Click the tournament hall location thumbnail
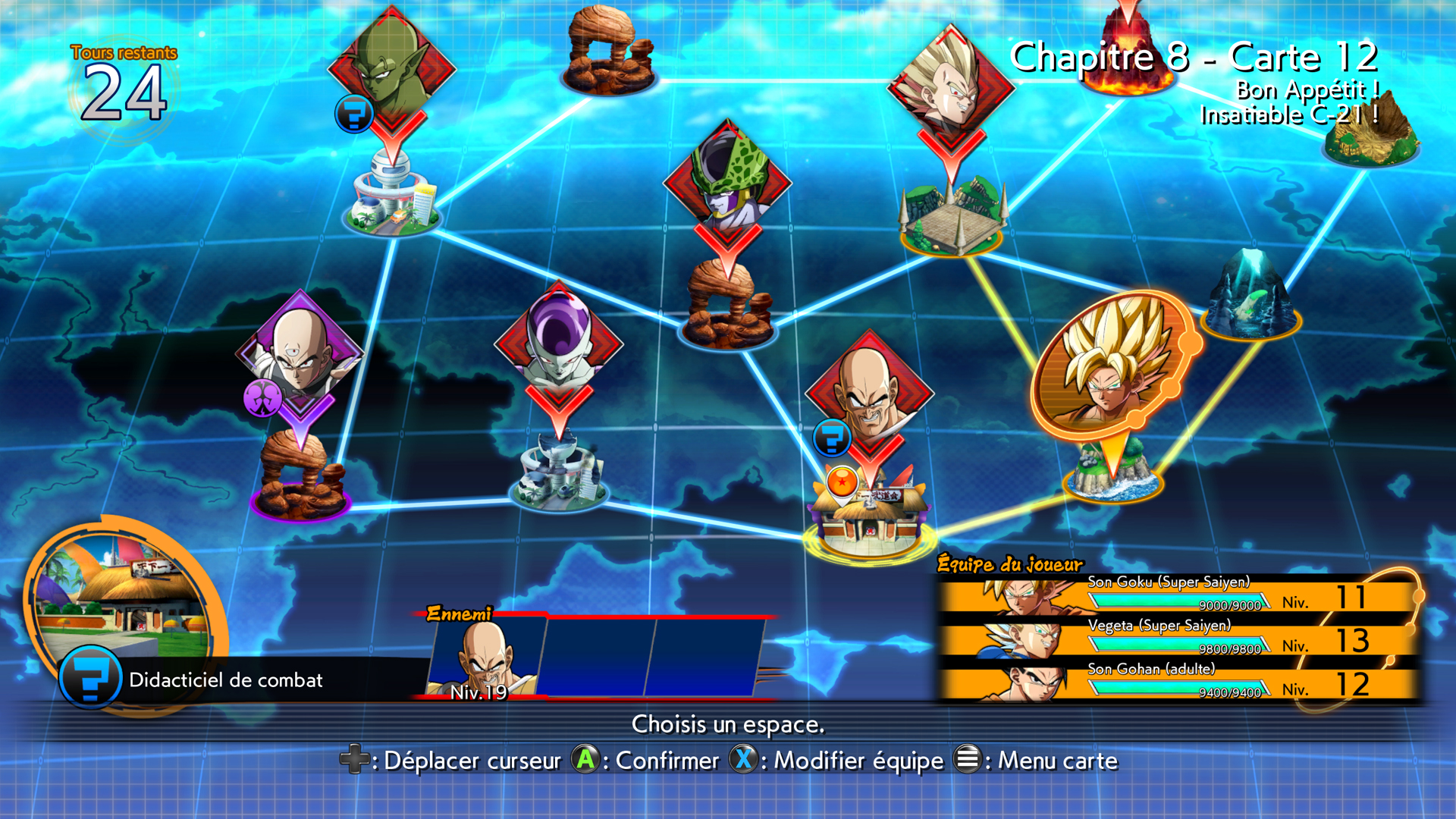Screen dimensions: 1456x819 (x=121, y=595)
